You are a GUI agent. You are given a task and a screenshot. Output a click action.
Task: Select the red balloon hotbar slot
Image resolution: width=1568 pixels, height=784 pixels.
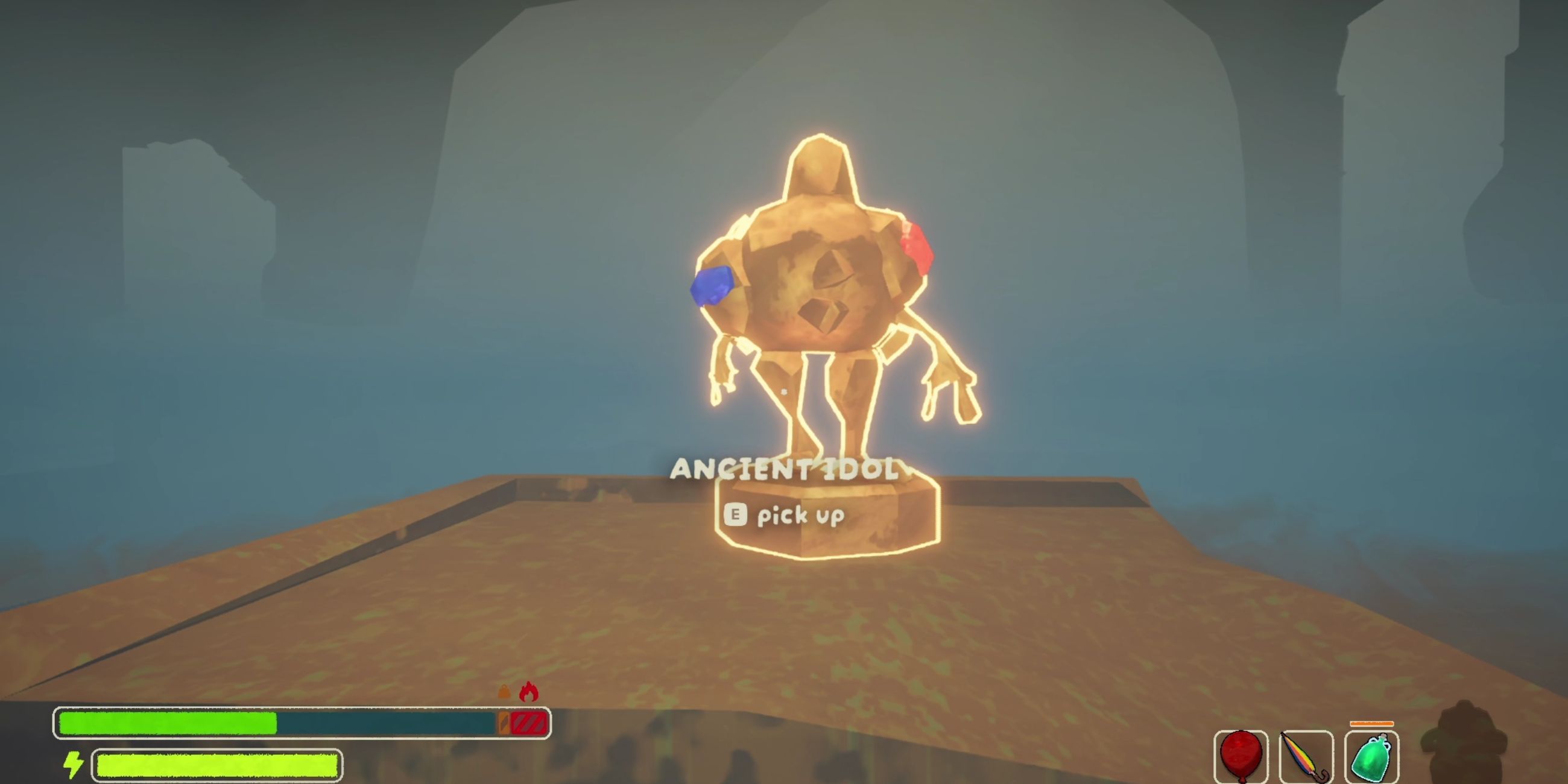1241,756
